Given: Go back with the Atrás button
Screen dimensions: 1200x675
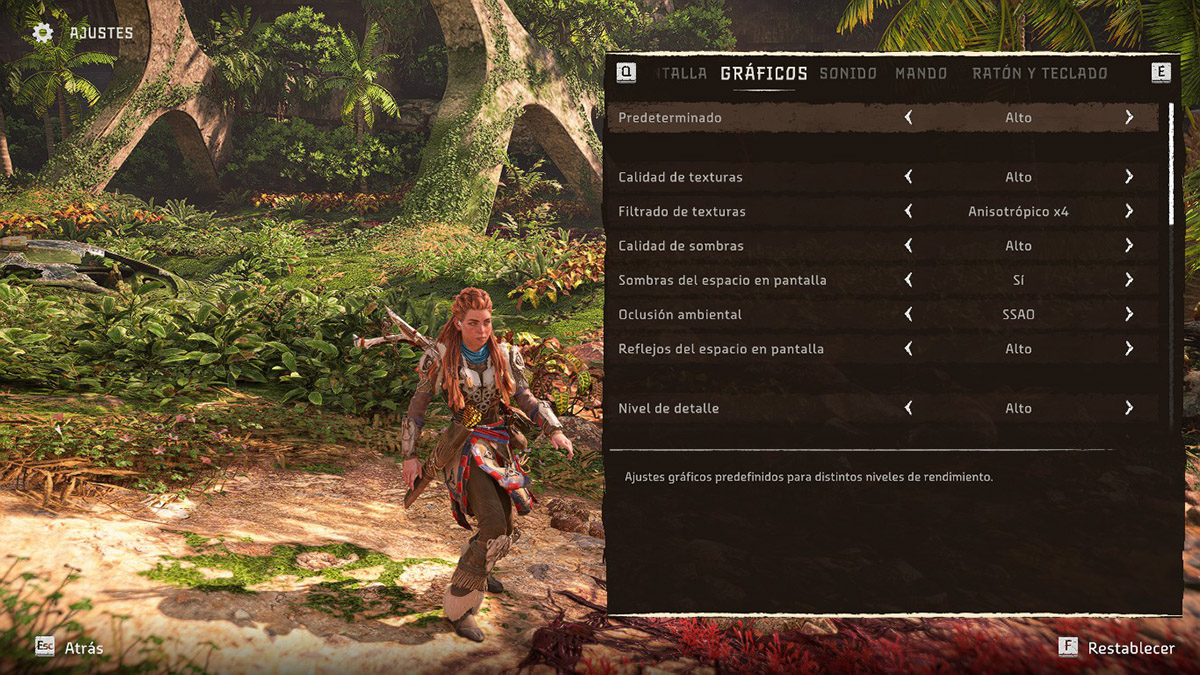Looking at the screenshot, I should [70, 648].
